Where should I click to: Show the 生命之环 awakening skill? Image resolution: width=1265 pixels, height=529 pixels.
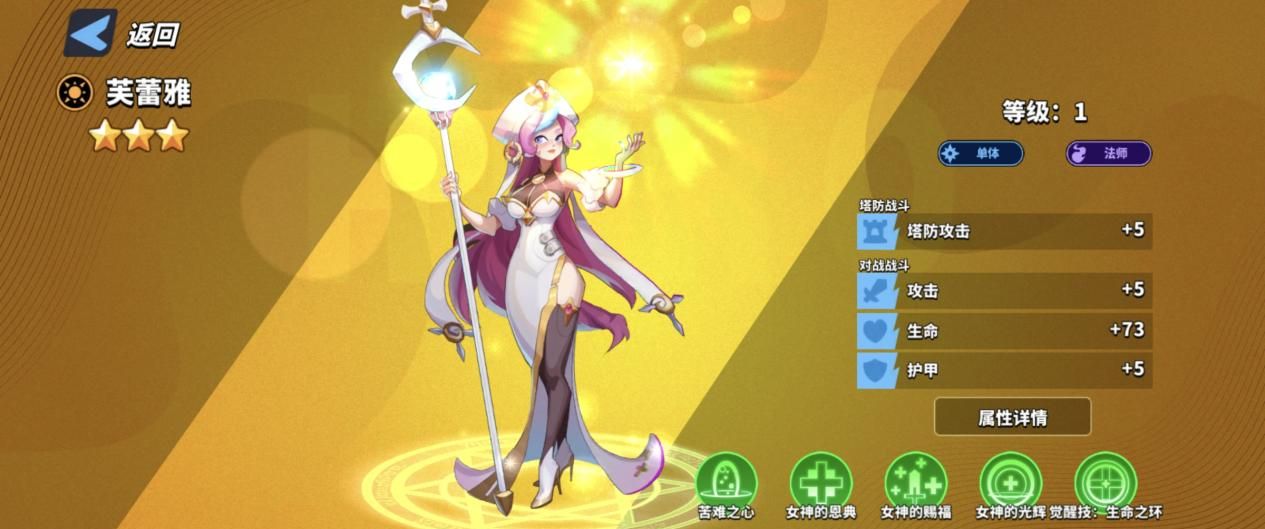point(1105,481)
